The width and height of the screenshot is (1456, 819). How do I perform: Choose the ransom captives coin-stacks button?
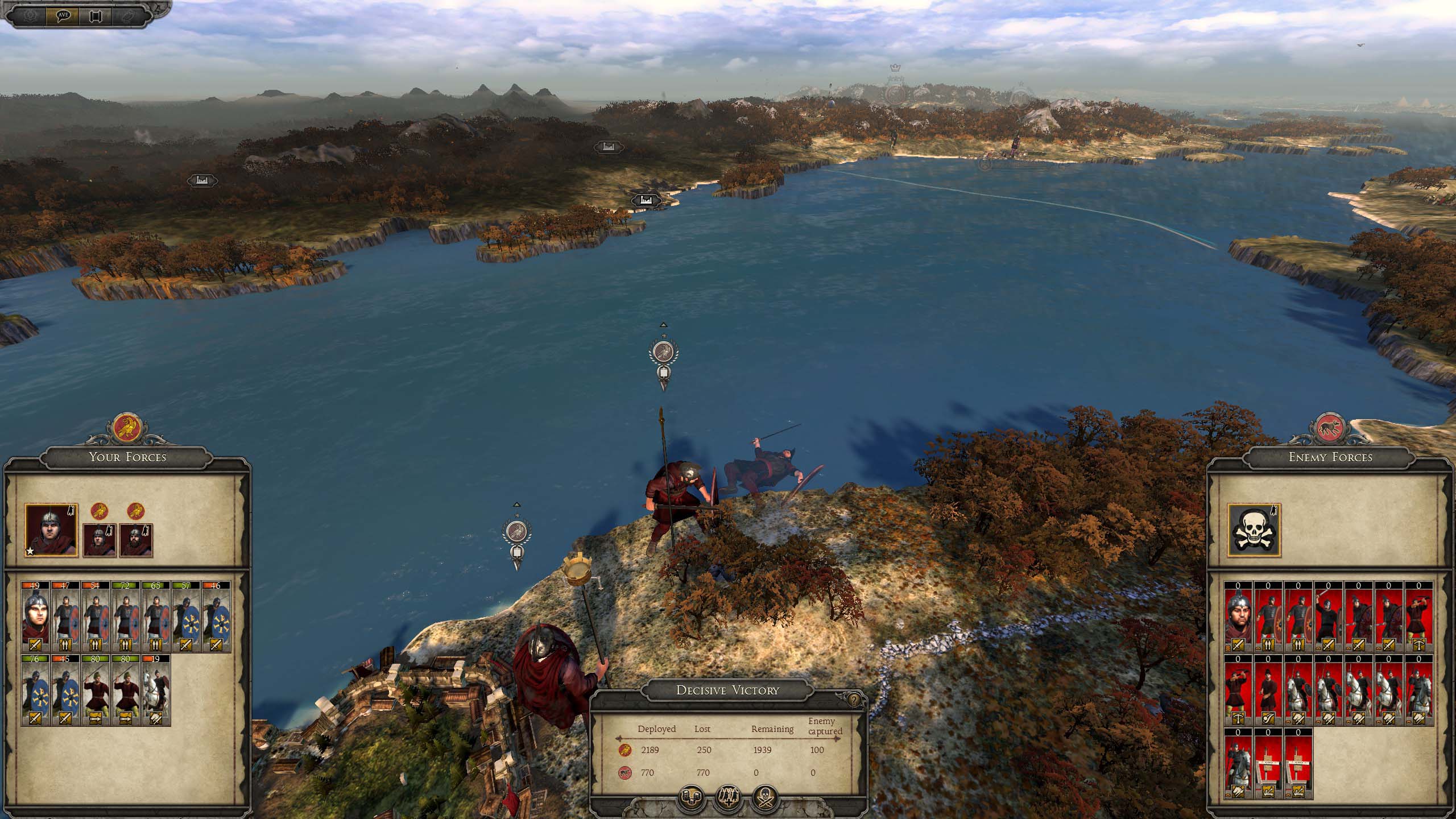(x=692, y=798)
